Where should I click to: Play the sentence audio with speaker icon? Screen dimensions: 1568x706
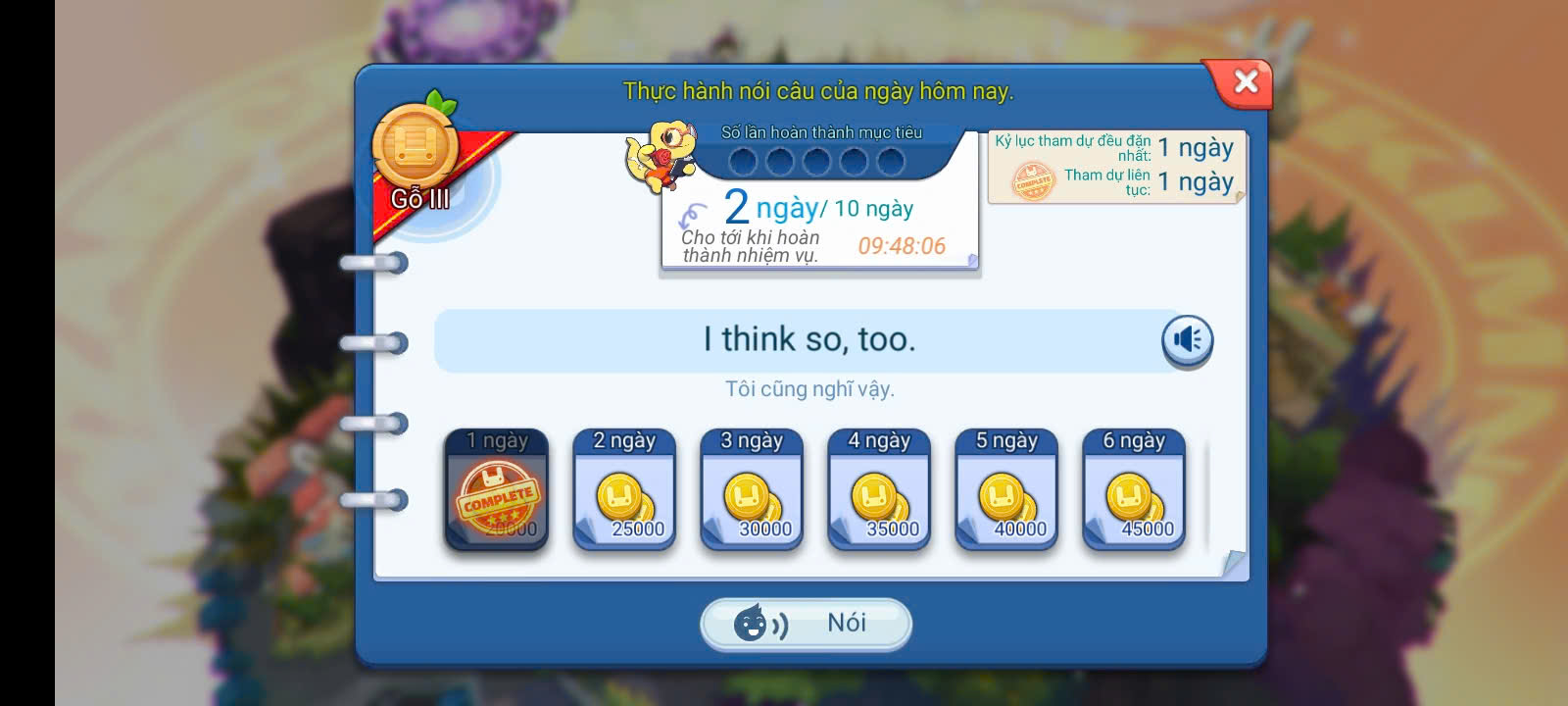tap(1187, 340)
